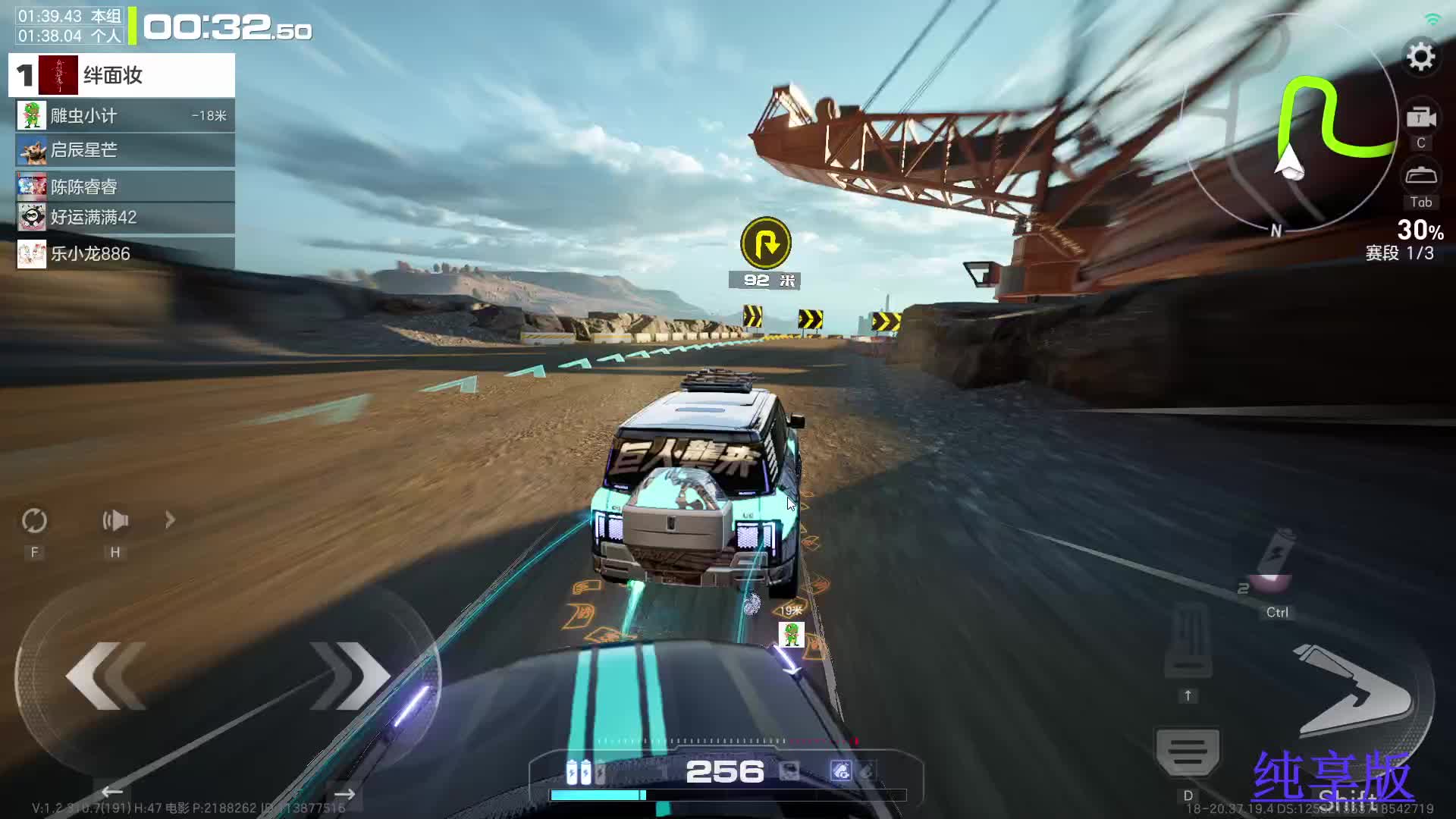Activate the nitro boost chevron button
This screenshot has width=1456, height=819.
[x=1354, y=690]
